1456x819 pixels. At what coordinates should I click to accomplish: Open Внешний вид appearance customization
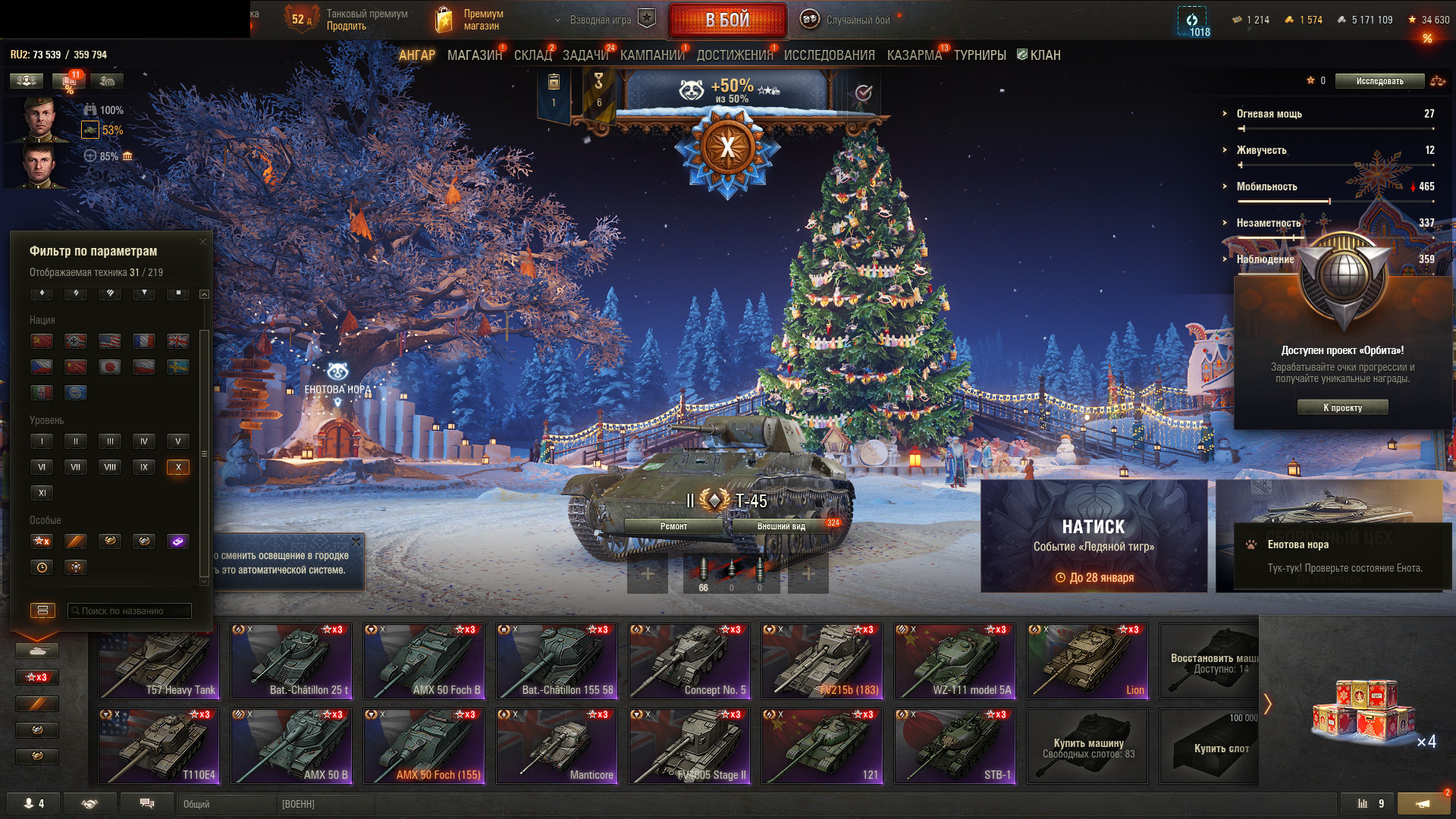point(781,526)
